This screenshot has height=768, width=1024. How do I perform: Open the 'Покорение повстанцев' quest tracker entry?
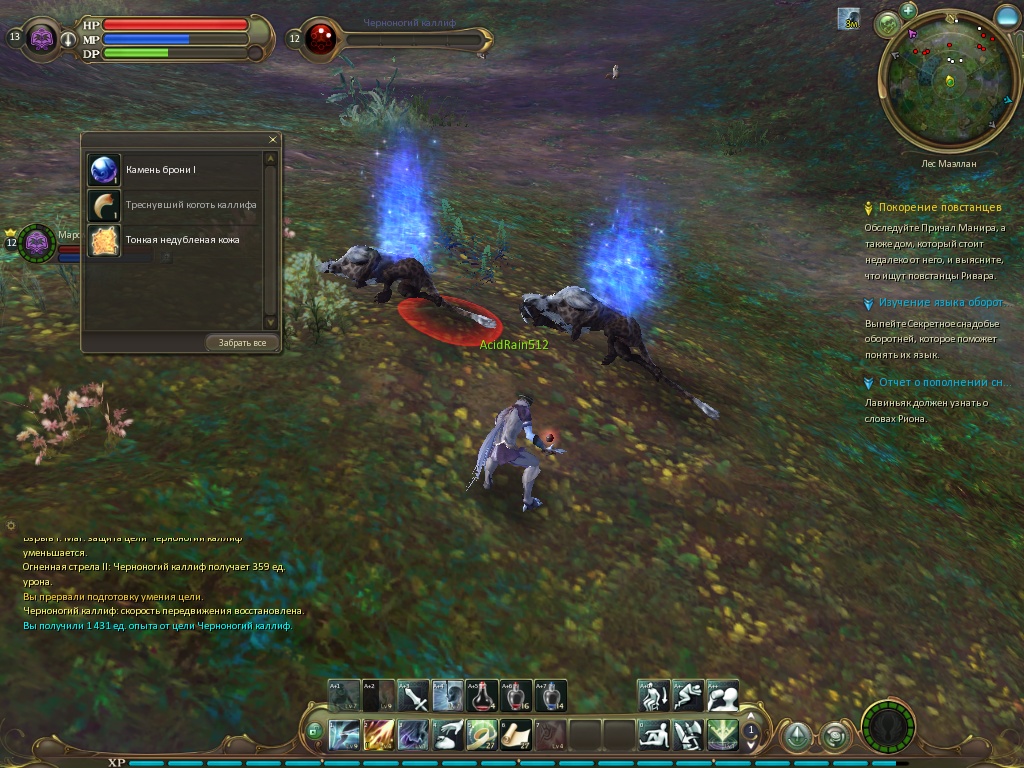pyautogui.click(x=939, y=208)
